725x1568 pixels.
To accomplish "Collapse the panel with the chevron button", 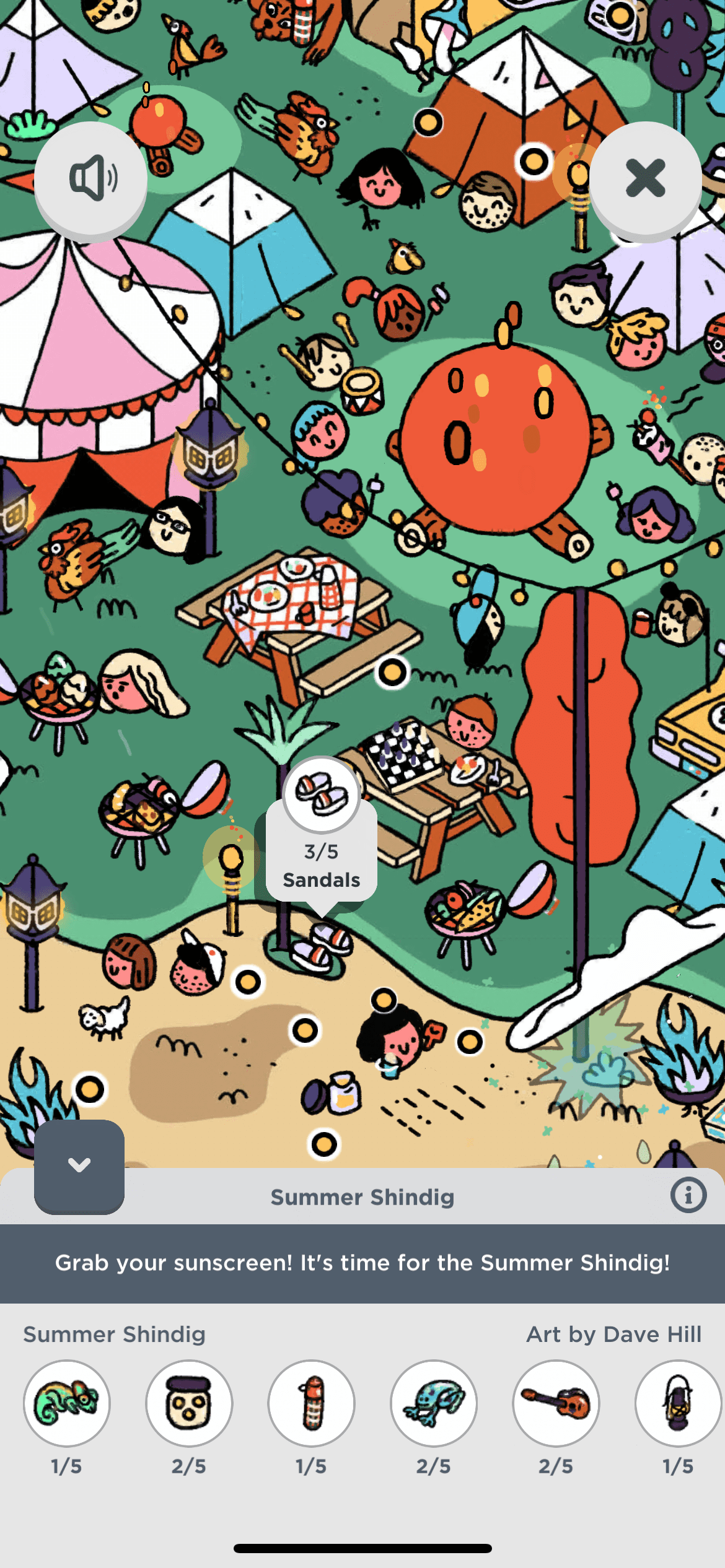I will point(79,1166).
